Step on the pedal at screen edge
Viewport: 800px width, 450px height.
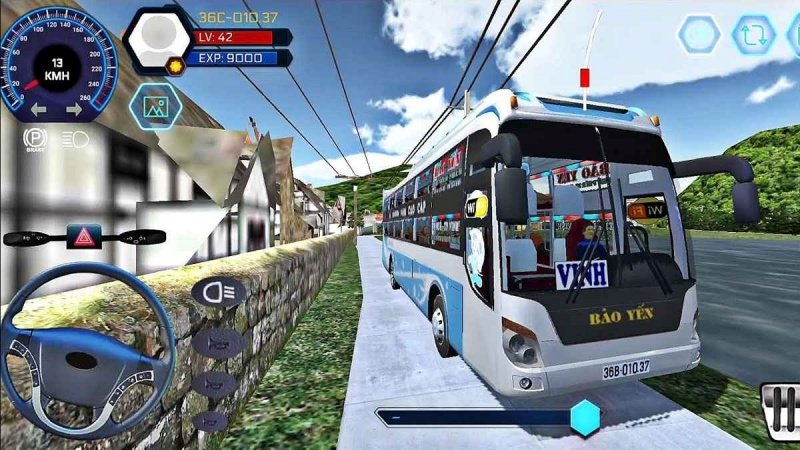point(779,411)
